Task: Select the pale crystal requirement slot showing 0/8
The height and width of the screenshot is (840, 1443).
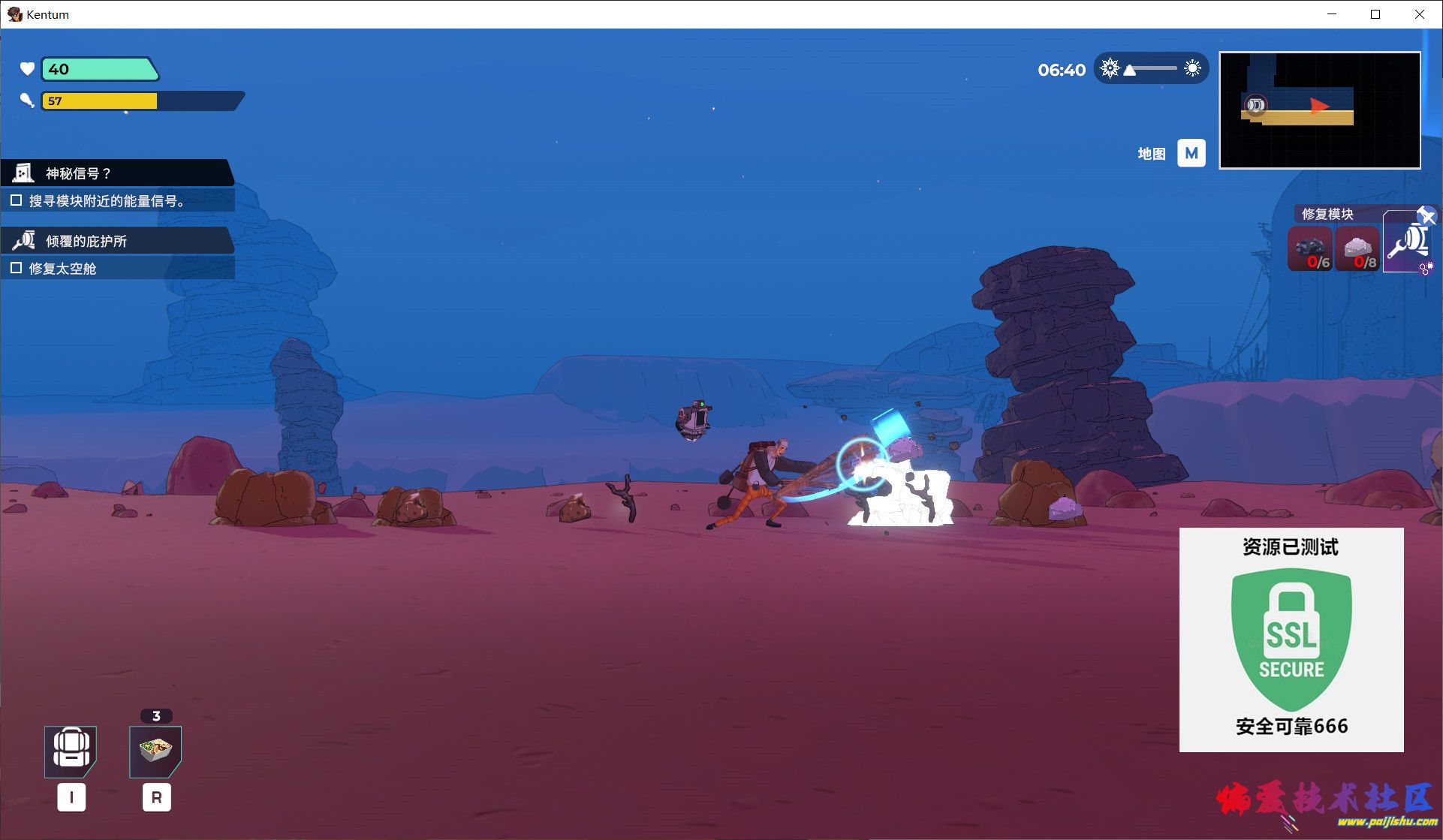Action: [x=1357, y=250]
